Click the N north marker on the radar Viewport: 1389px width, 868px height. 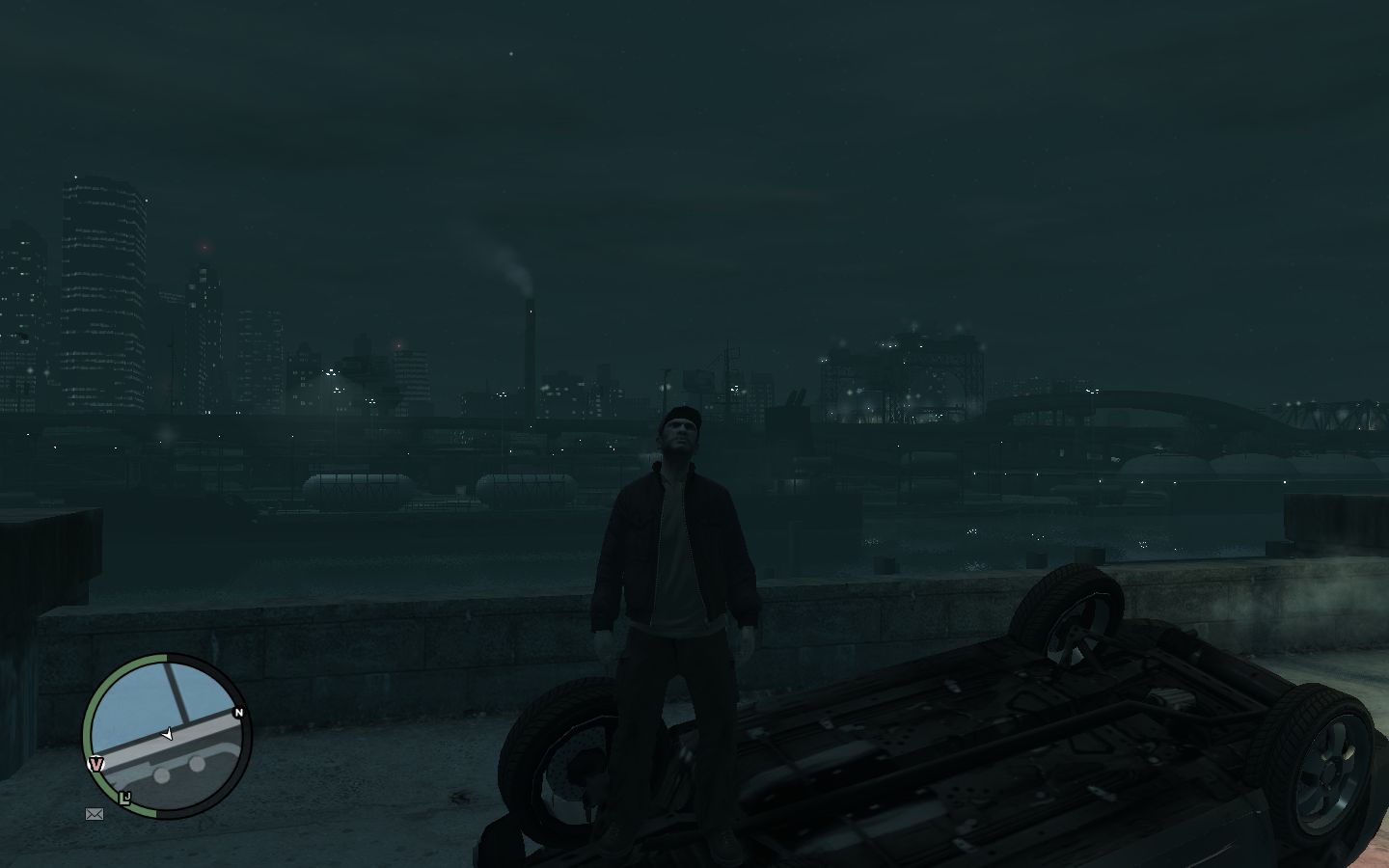(x=239, y=713)
